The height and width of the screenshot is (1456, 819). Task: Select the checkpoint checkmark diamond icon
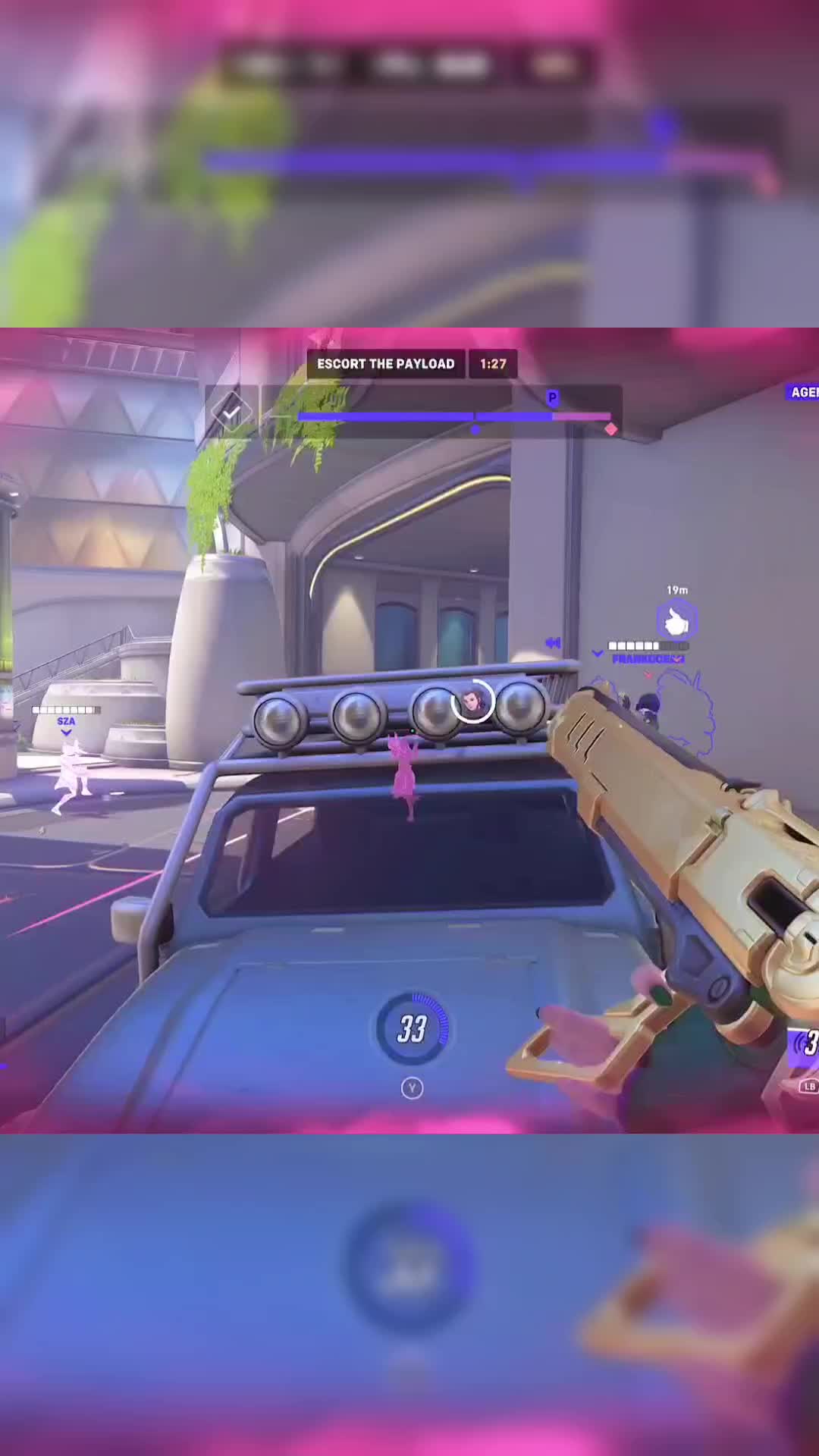point(231,412)
